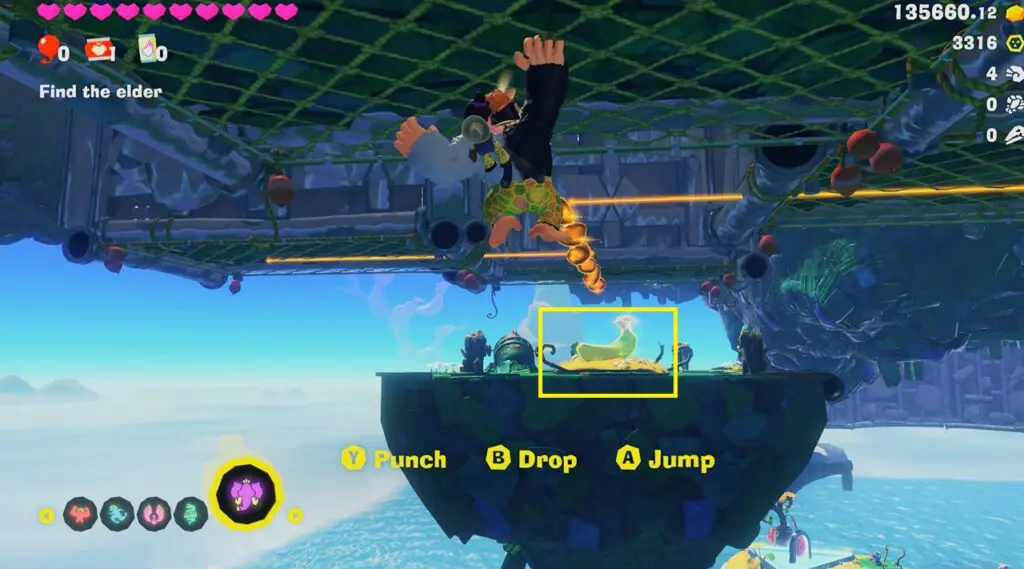Choose the blue Zebra transformation icon

coord(117,514)
